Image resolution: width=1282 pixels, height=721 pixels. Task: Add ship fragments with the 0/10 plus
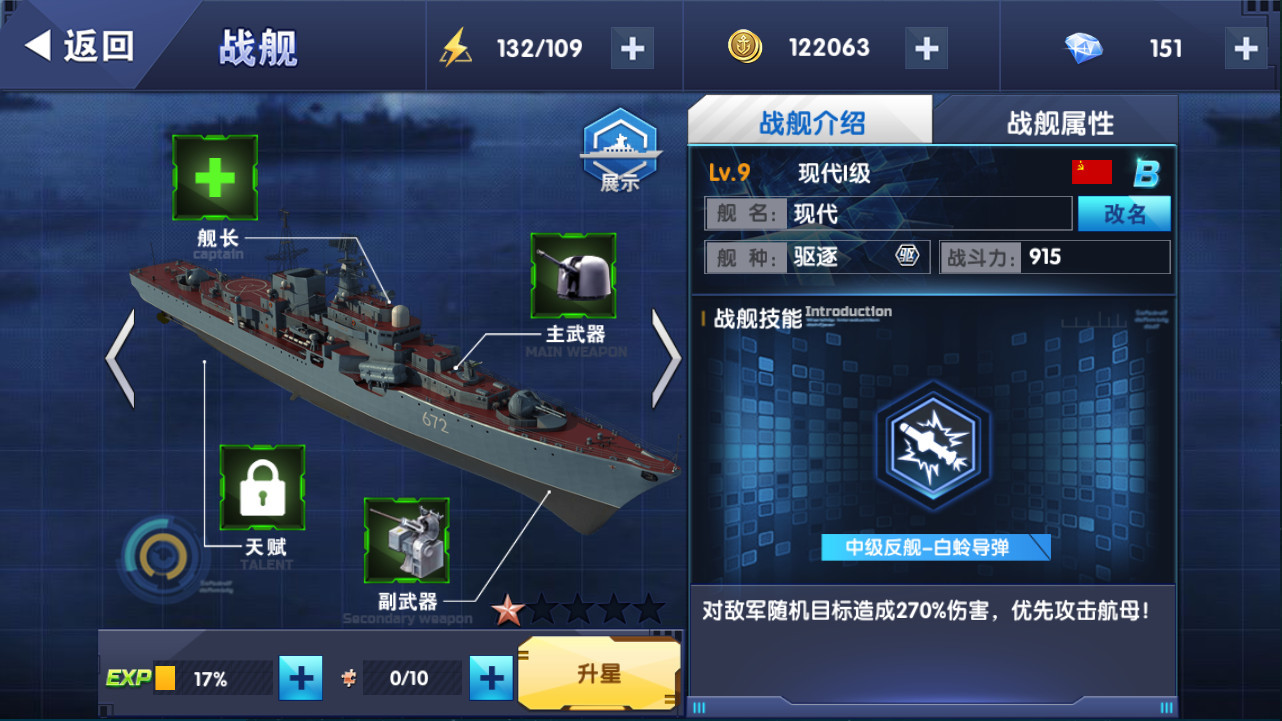(x=490, y=679)
